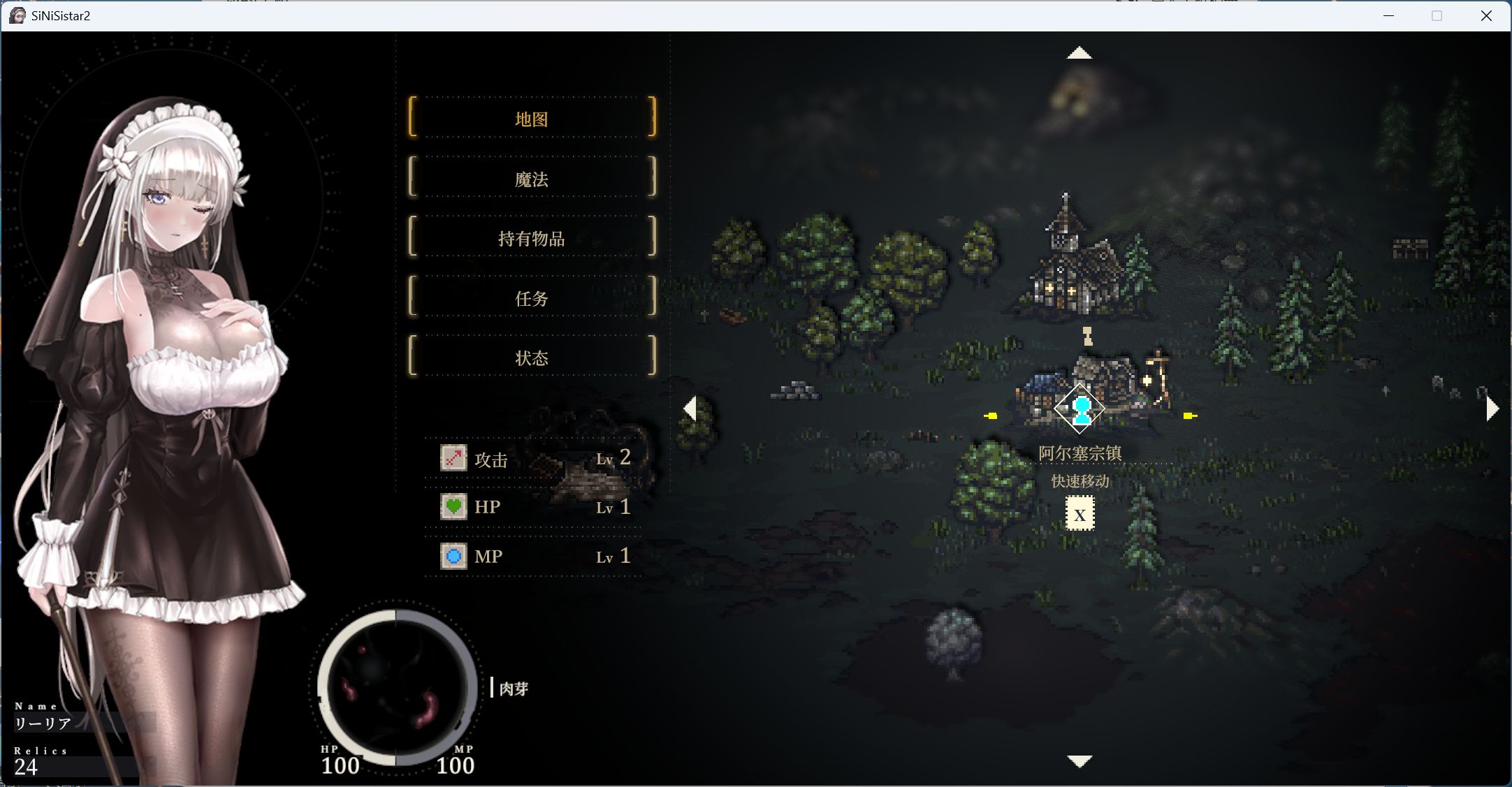Screen dimensions: 1512x787
Task: Click the right yellow arrow marker near the town
Action: pos(1190,416)
